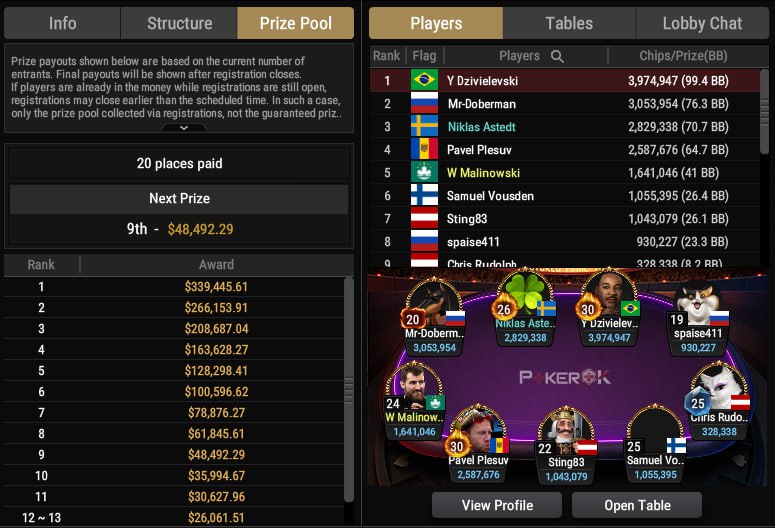
Task: Select Y Dzivielevski's row in player list
Action: tap(565, 80)
